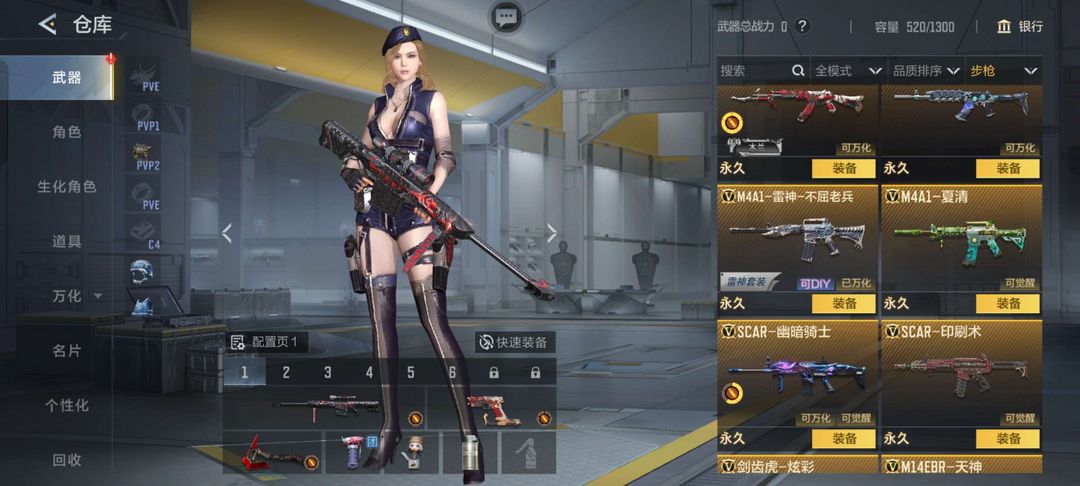Go back using the arrow beside 仓库

click(47, 25)
